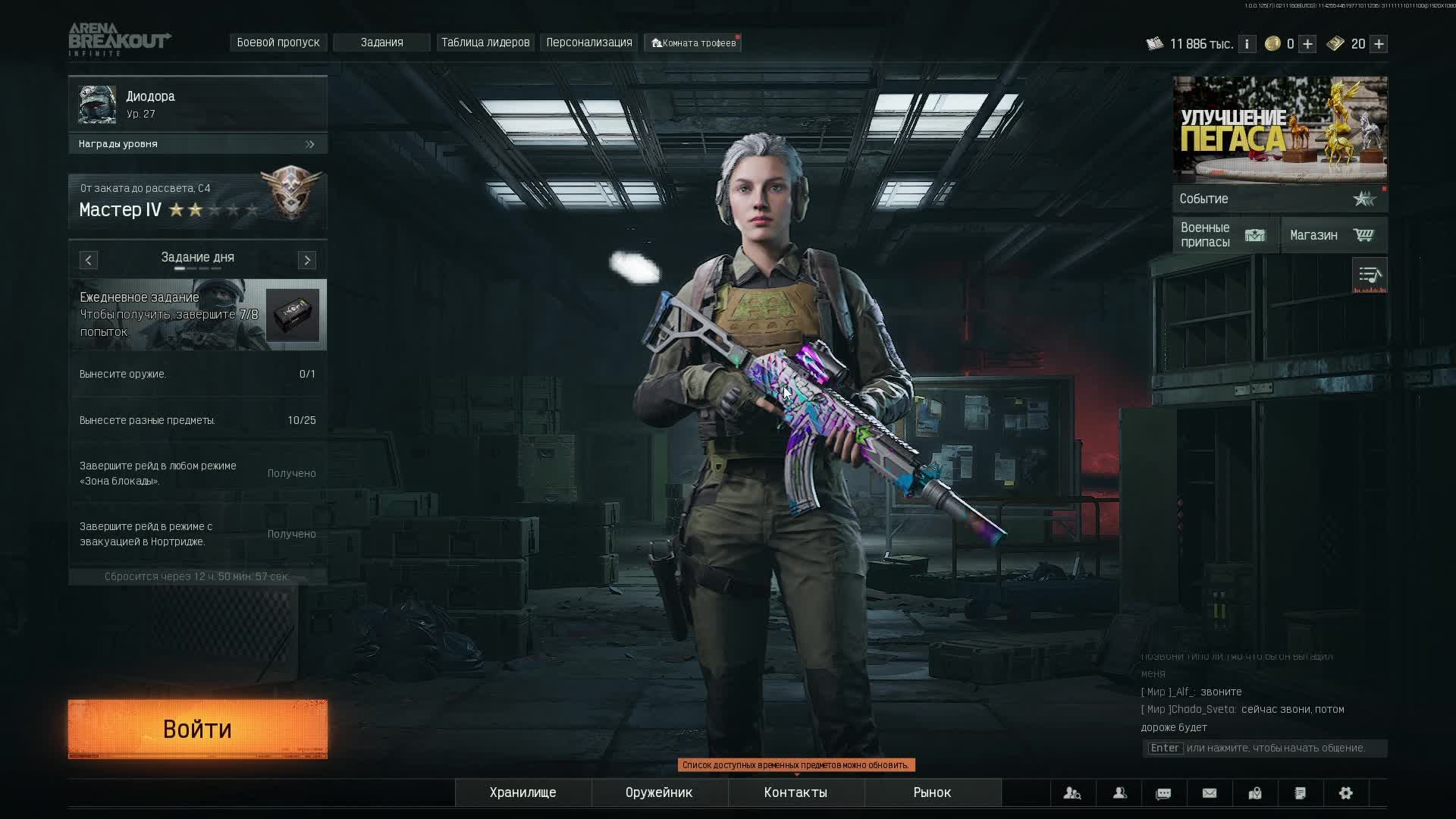Open the Боевой пропуск menu

(x=278, y=42)
